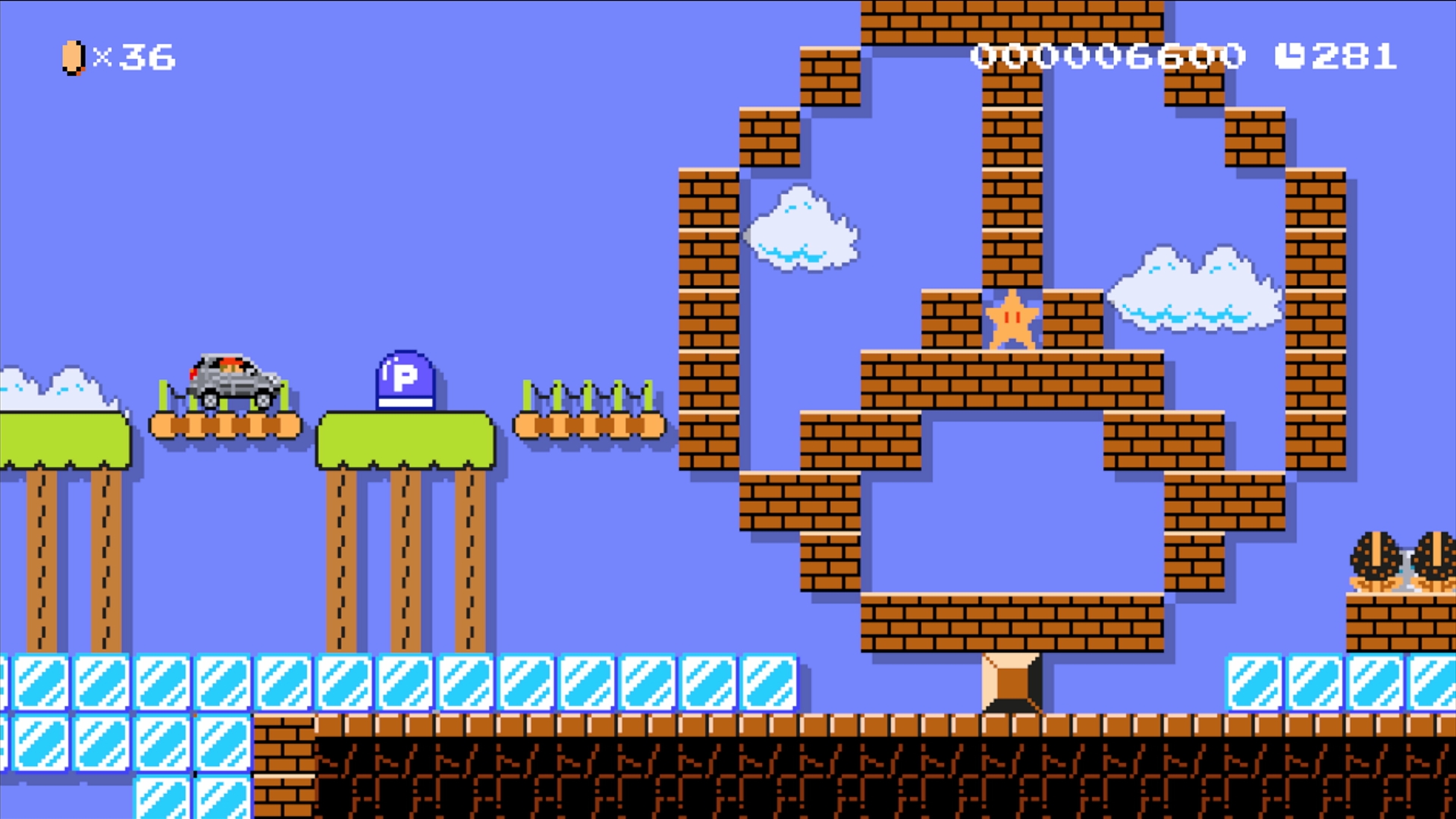
Task: Click the Super Star on the brick platform
Action: point(1011,322)
